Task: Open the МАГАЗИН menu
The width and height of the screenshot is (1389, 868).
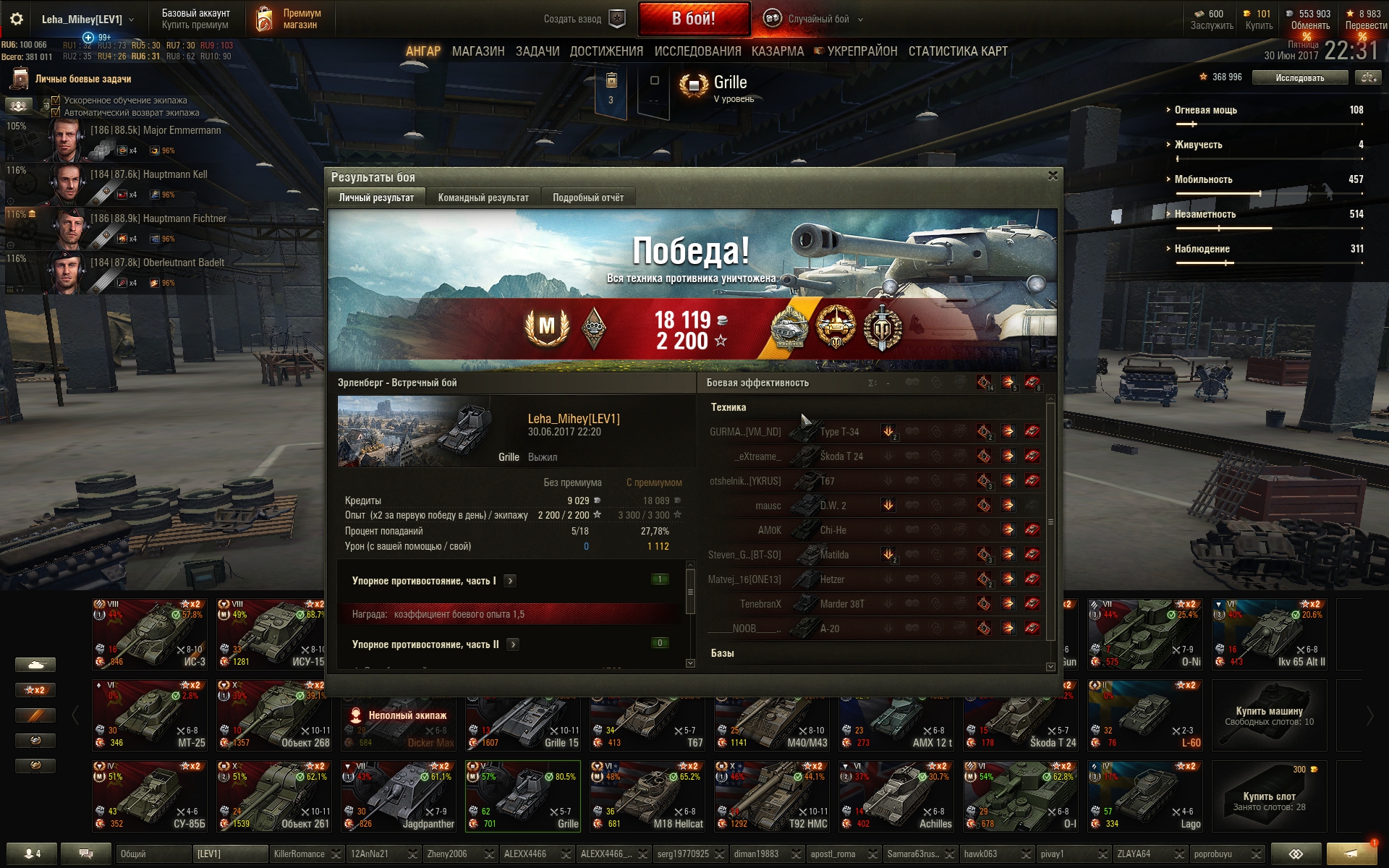Action: (x=477, y=51)
